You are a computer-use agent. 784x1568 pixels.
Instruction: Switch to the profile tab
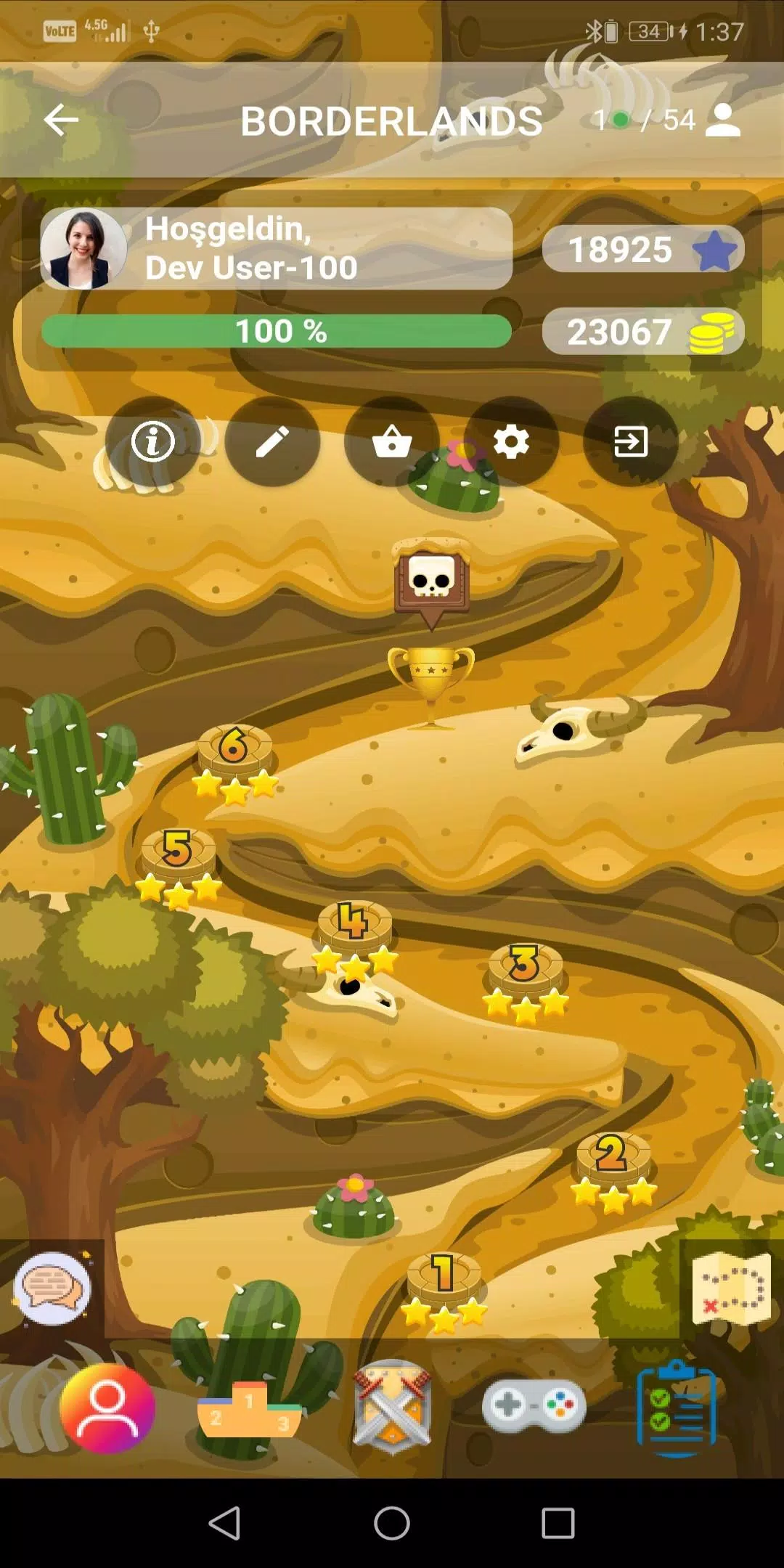coord(107,1408)
